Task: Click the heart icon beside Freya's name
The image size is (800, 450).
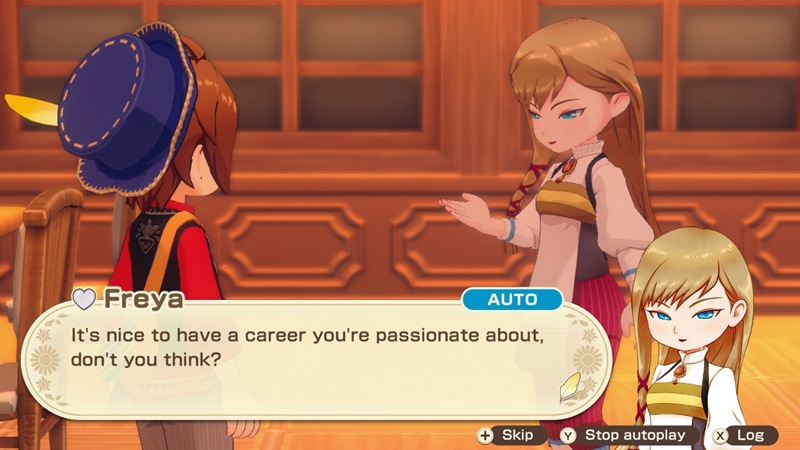Action: (84, 300)
